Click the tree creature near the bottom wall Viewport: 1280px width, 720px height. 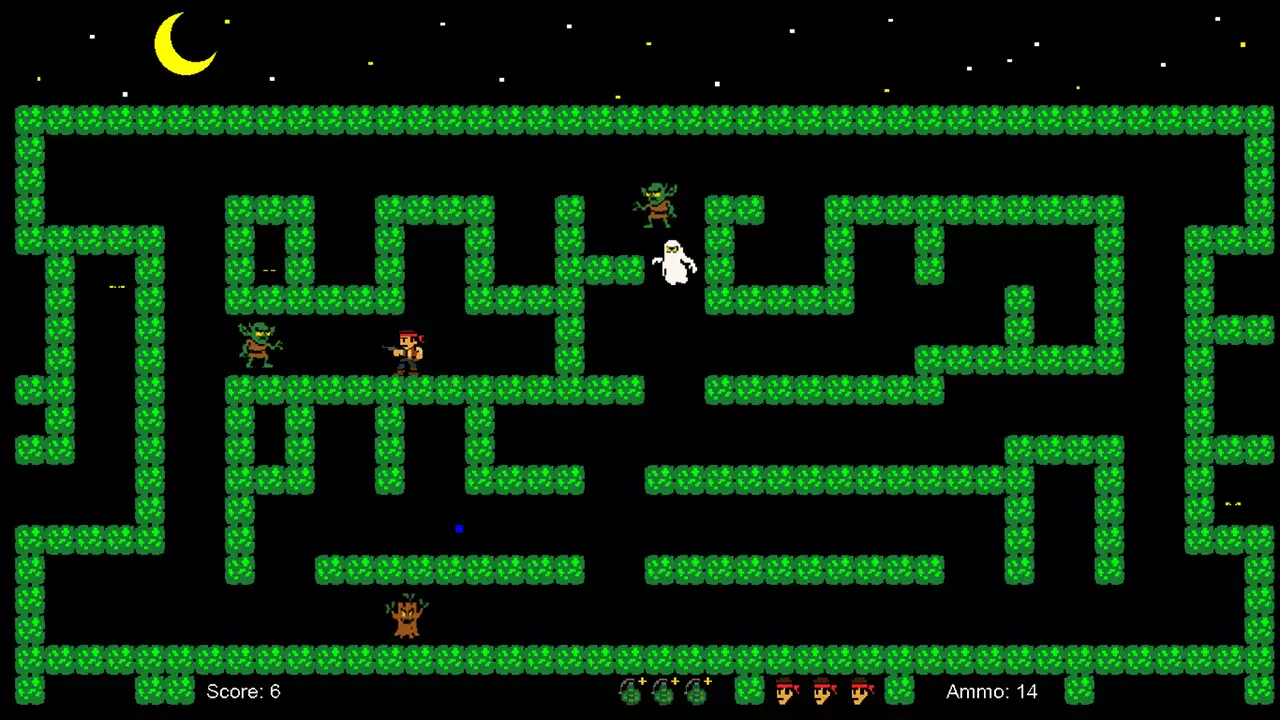pyautogui.click(x=405, y=615)
